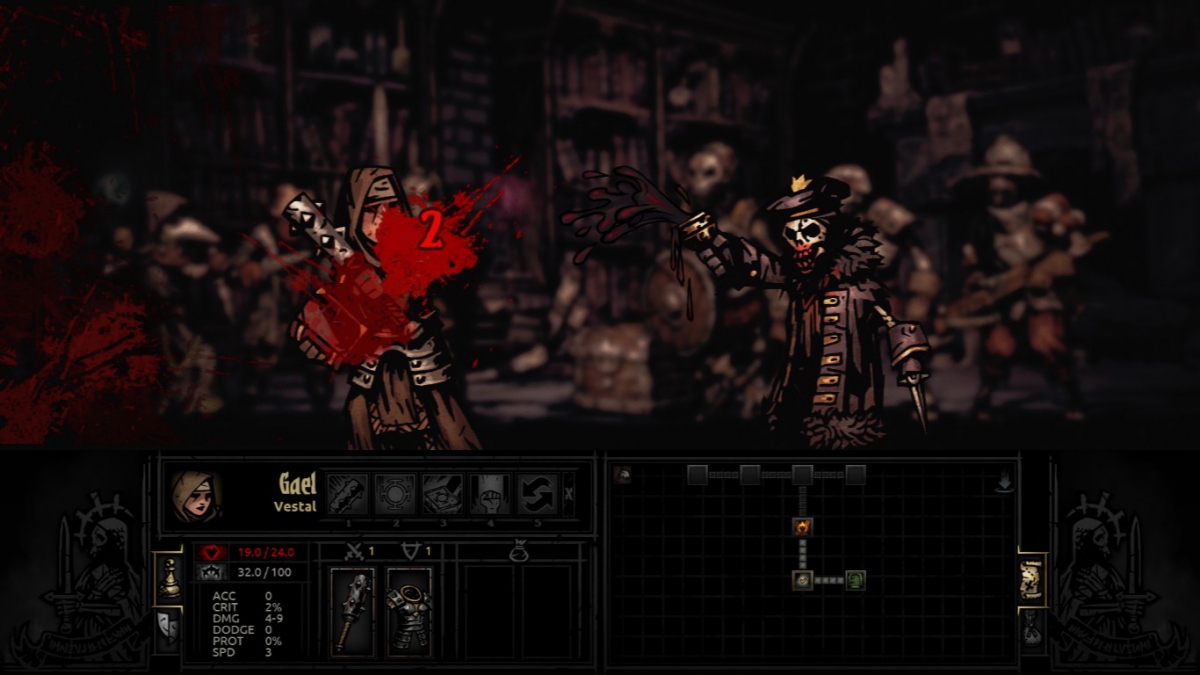Image resolution: width=1200 pixels, height=675 pixels.
Task: Select the green doorway room on map
Action: 855,580
